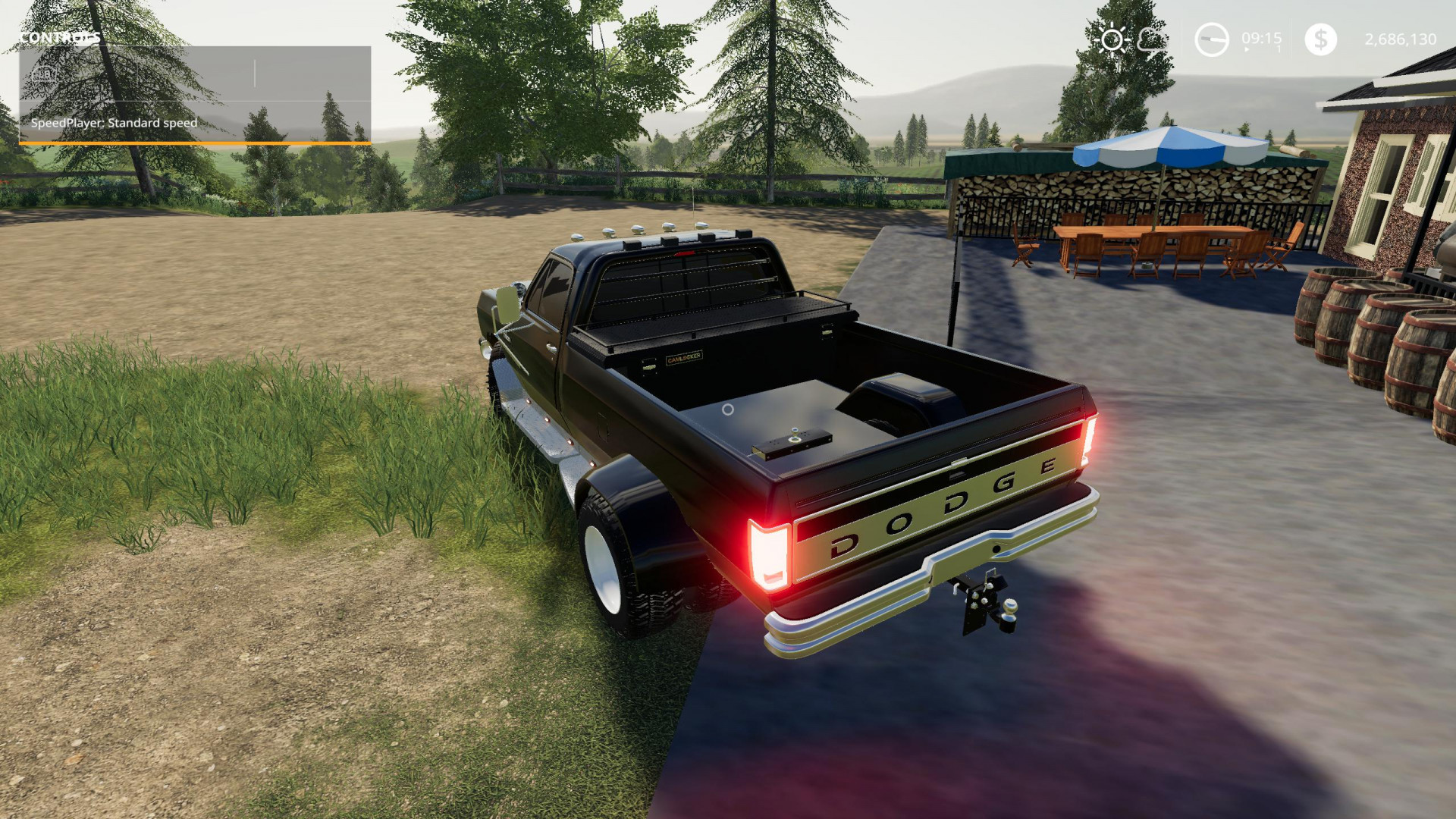Click the sun weather icon
Screen dimensions: 1456x819
[1112, 39]
